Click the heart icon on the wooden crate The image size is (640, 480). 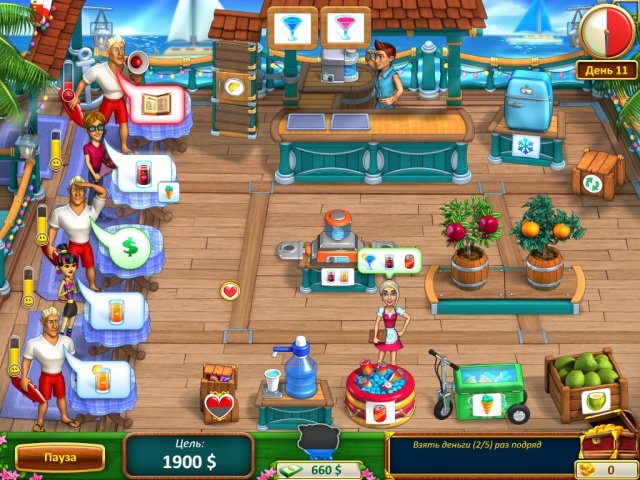(218, 406)
